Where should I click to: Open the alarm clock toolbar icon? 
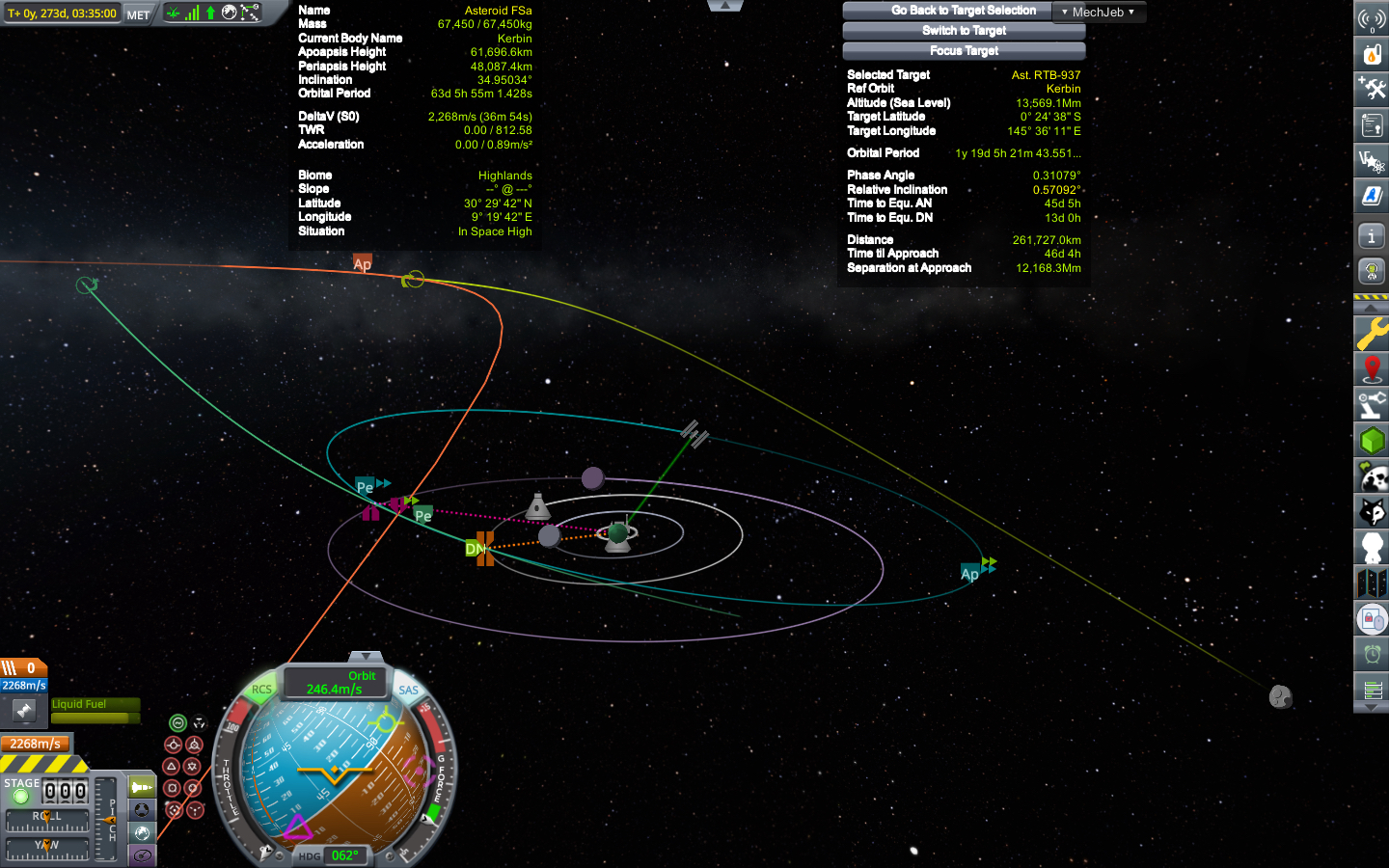pyautogui.click(x=1372, y=655)
